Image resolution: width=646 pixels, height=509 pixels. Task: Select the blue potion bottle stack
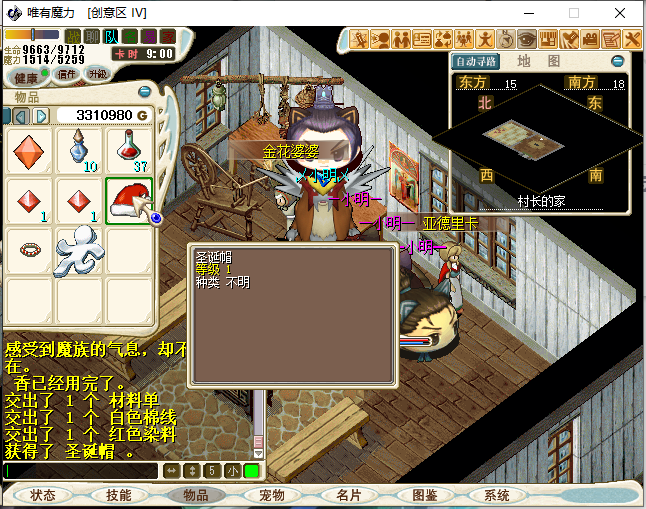(80, 150)
